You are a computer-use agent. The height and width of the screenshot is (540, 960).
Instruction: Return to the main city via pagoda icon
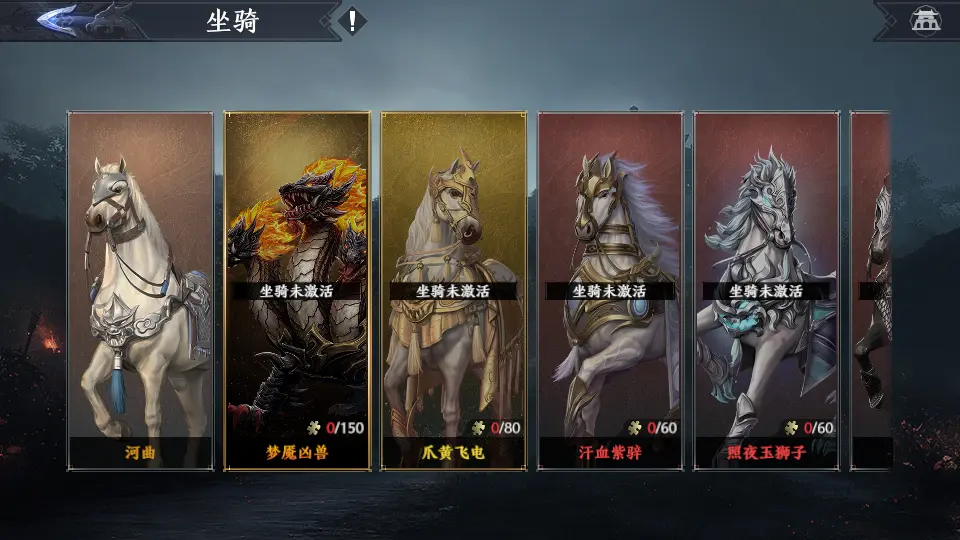922,20
